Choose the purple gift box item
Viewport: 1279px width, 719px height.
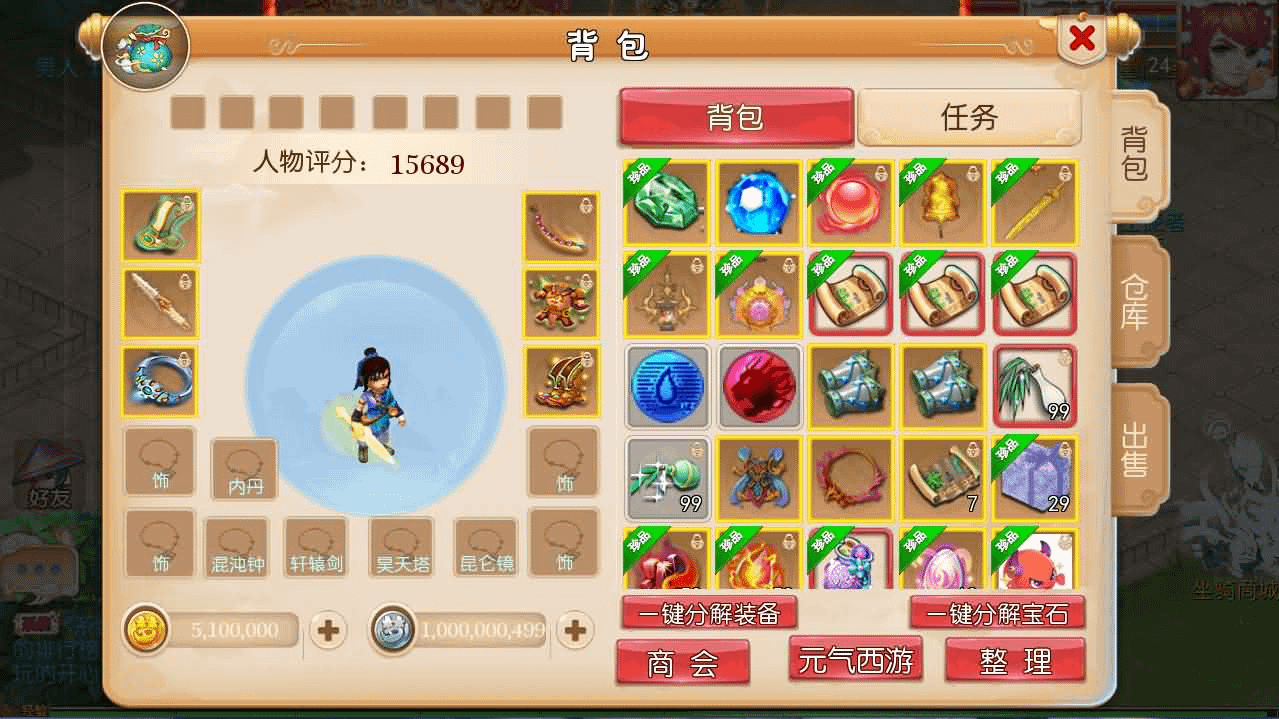pos(1035,478)
